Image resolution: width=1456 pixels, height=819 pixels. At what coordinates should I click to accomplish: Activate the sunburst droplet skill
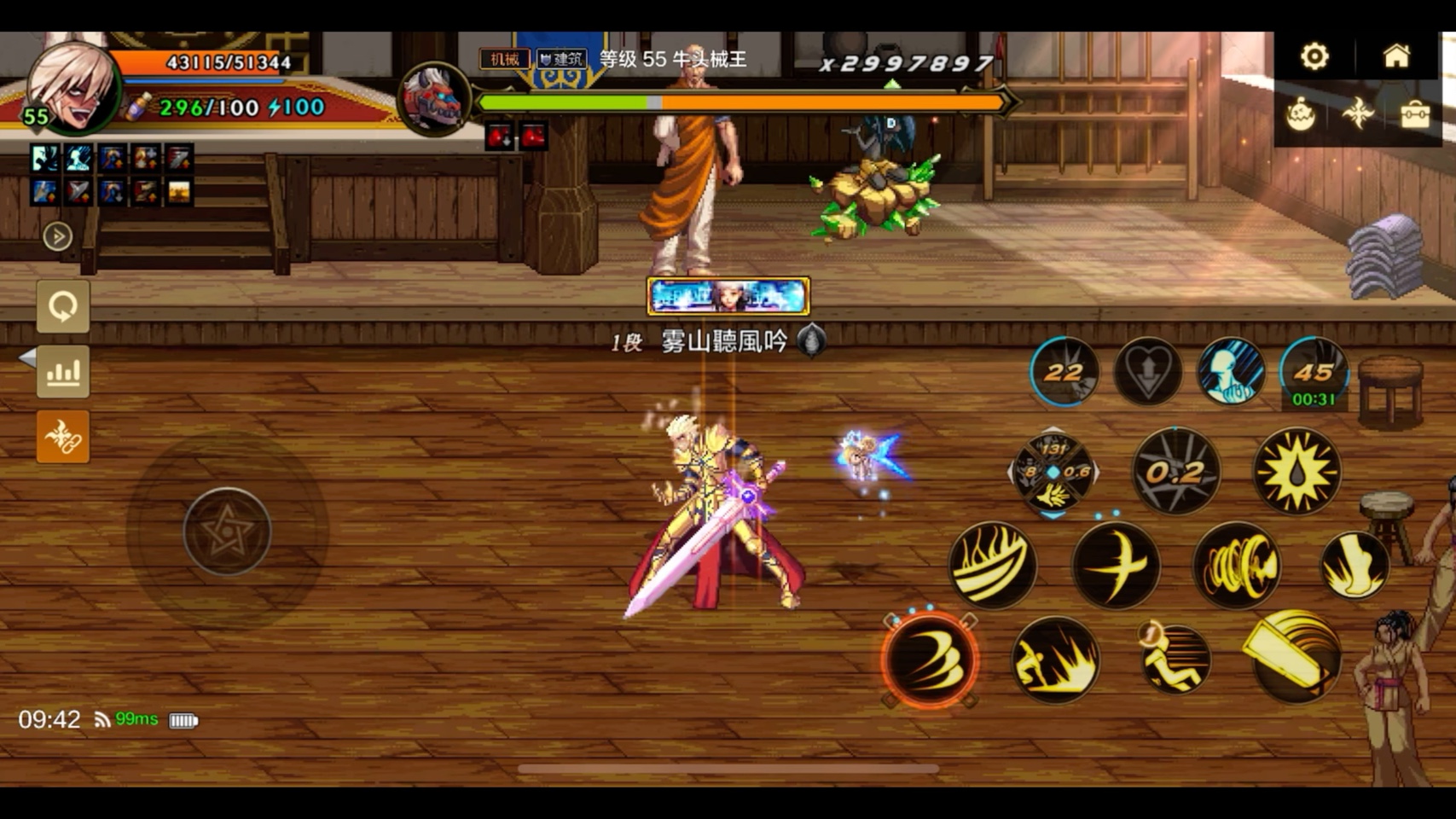1296,471
